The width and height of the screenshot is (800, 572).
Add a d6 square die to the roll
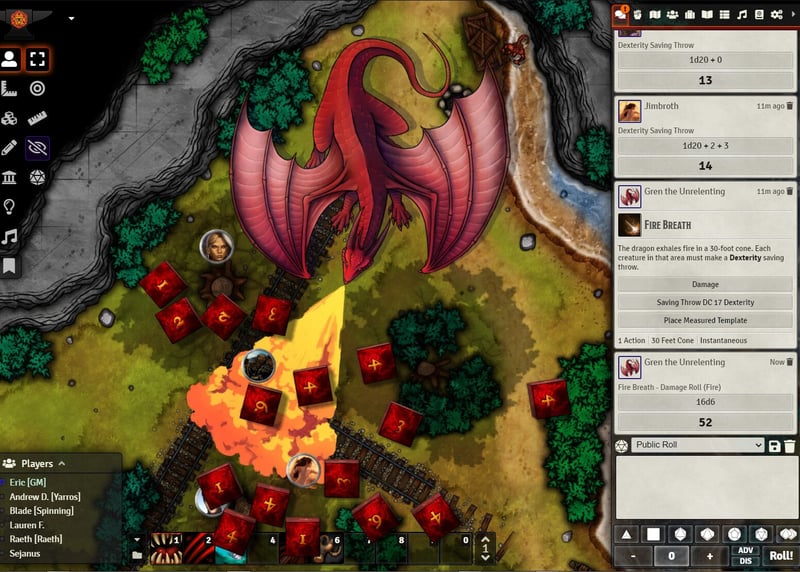655,534
